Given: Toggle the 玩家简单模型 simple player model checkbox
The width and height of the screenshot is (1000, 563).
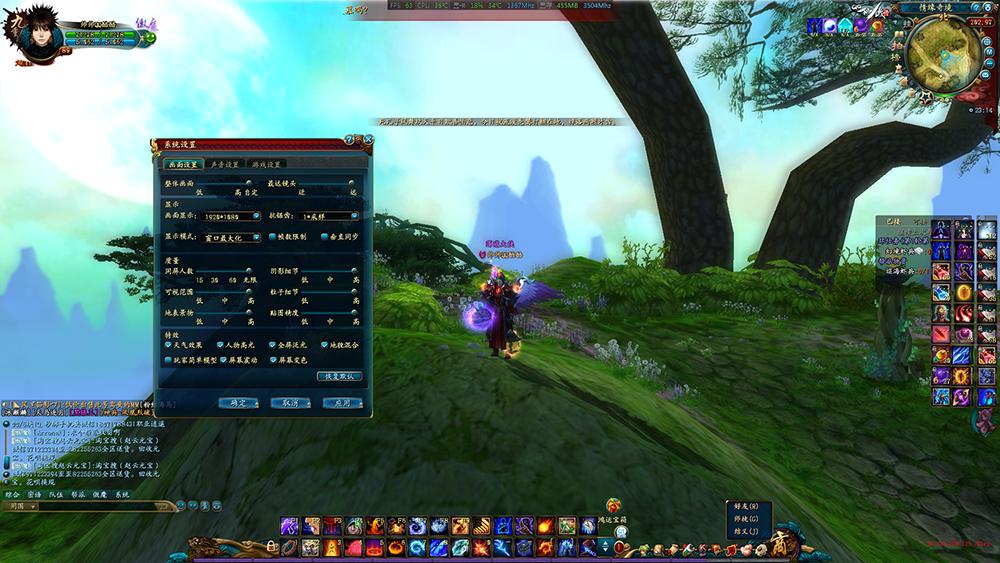Looking at the screenshot, I should tap(168, 359).
